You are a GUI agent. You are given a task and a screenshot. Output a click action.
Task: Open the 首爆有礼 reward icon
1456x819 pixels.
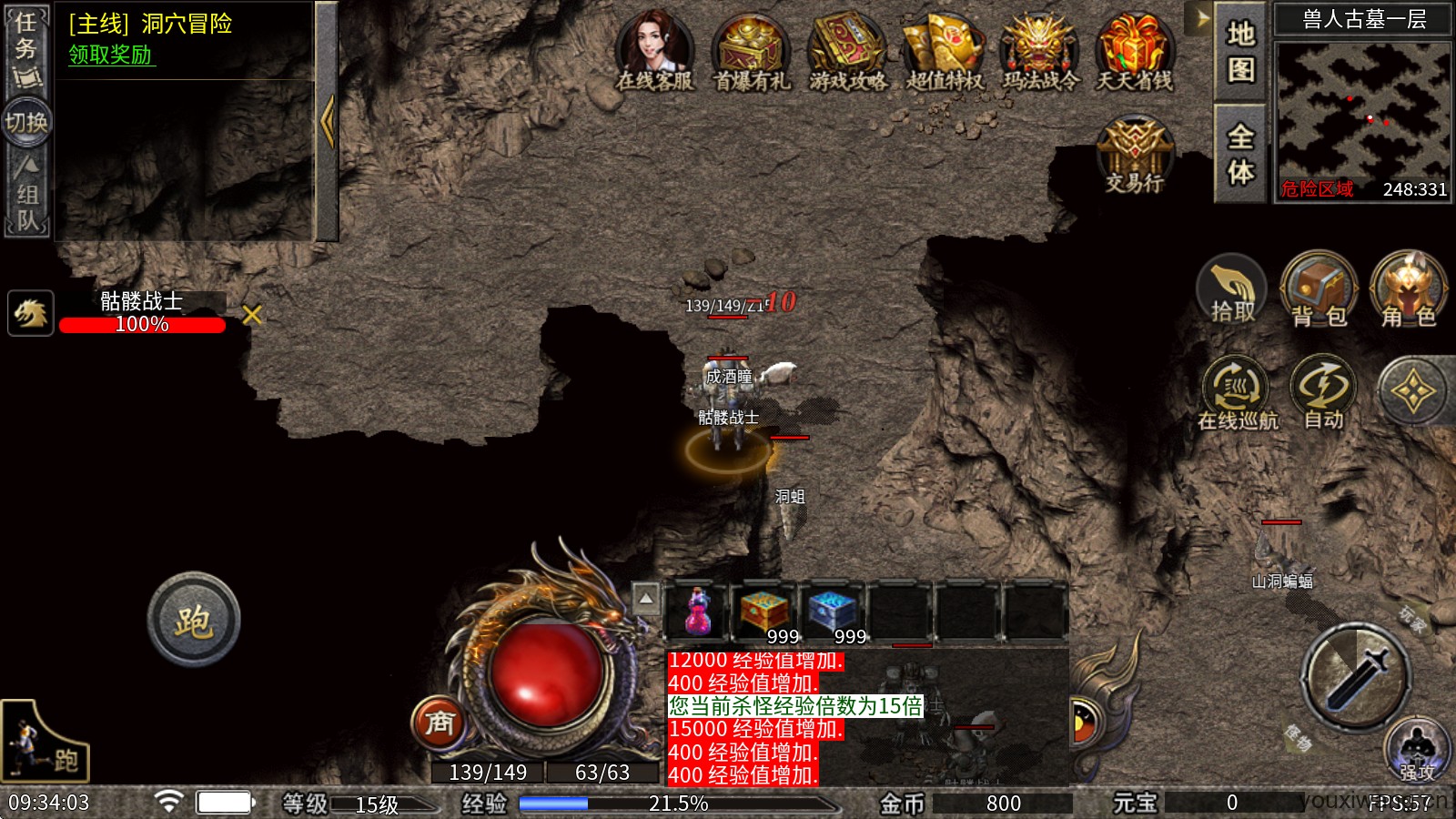[751, 51]
